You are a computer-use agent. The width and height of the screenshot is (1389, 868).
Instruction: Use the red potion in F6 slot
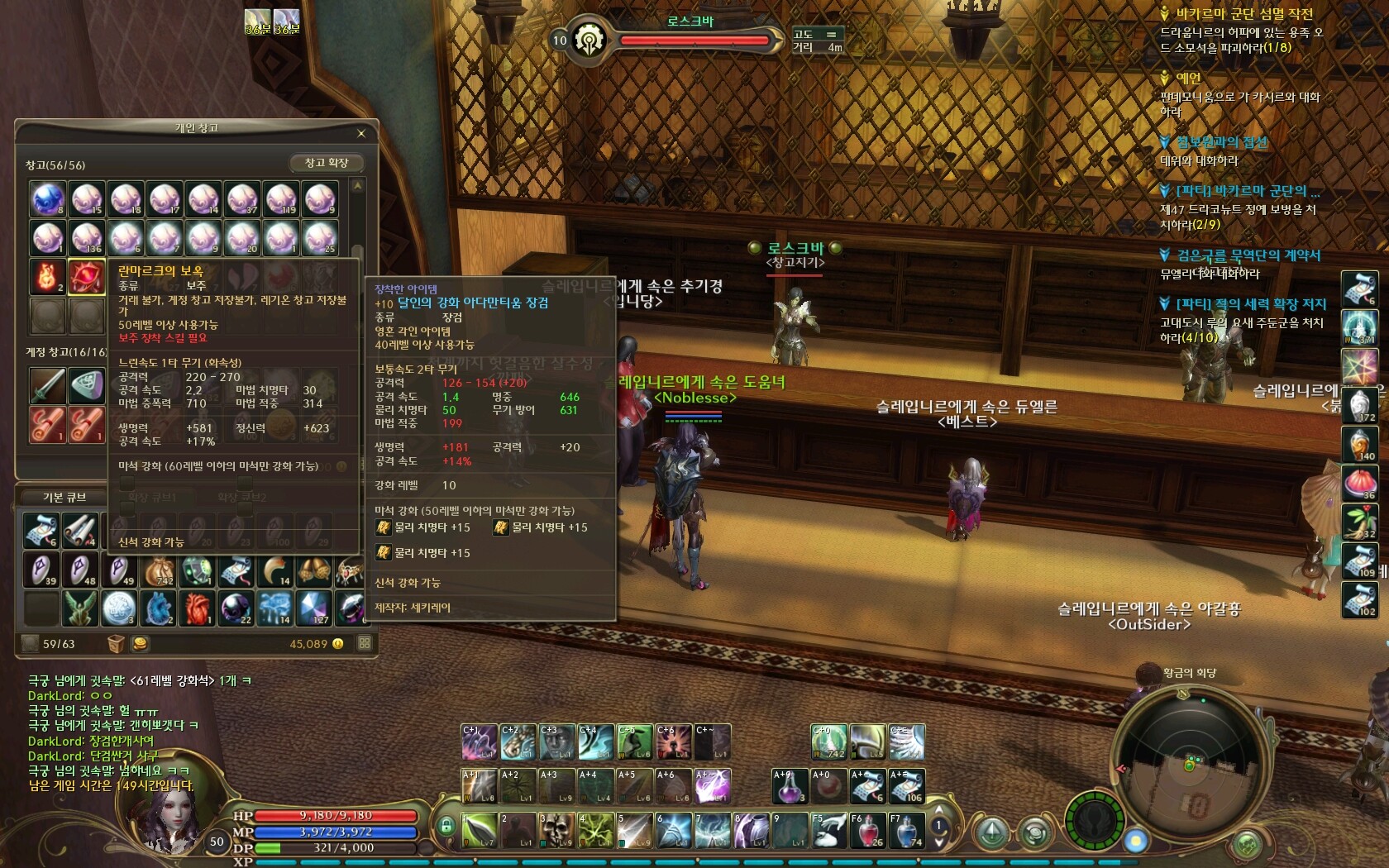(x=866, y=830)
